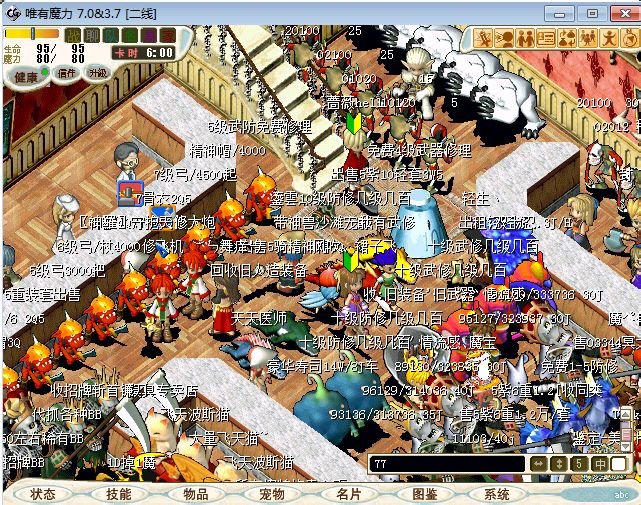The height and width of the screenshot is (505, 641).
Task: Click the 升级 level-up button
Action: 98,73
